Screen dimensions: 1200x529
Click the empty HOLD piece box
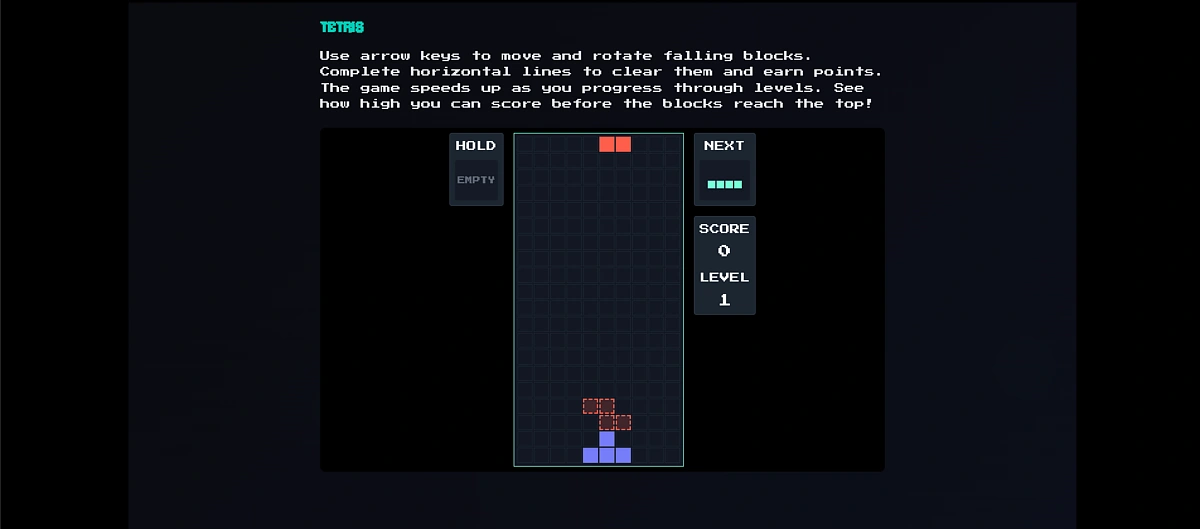(x=476, y=180)
